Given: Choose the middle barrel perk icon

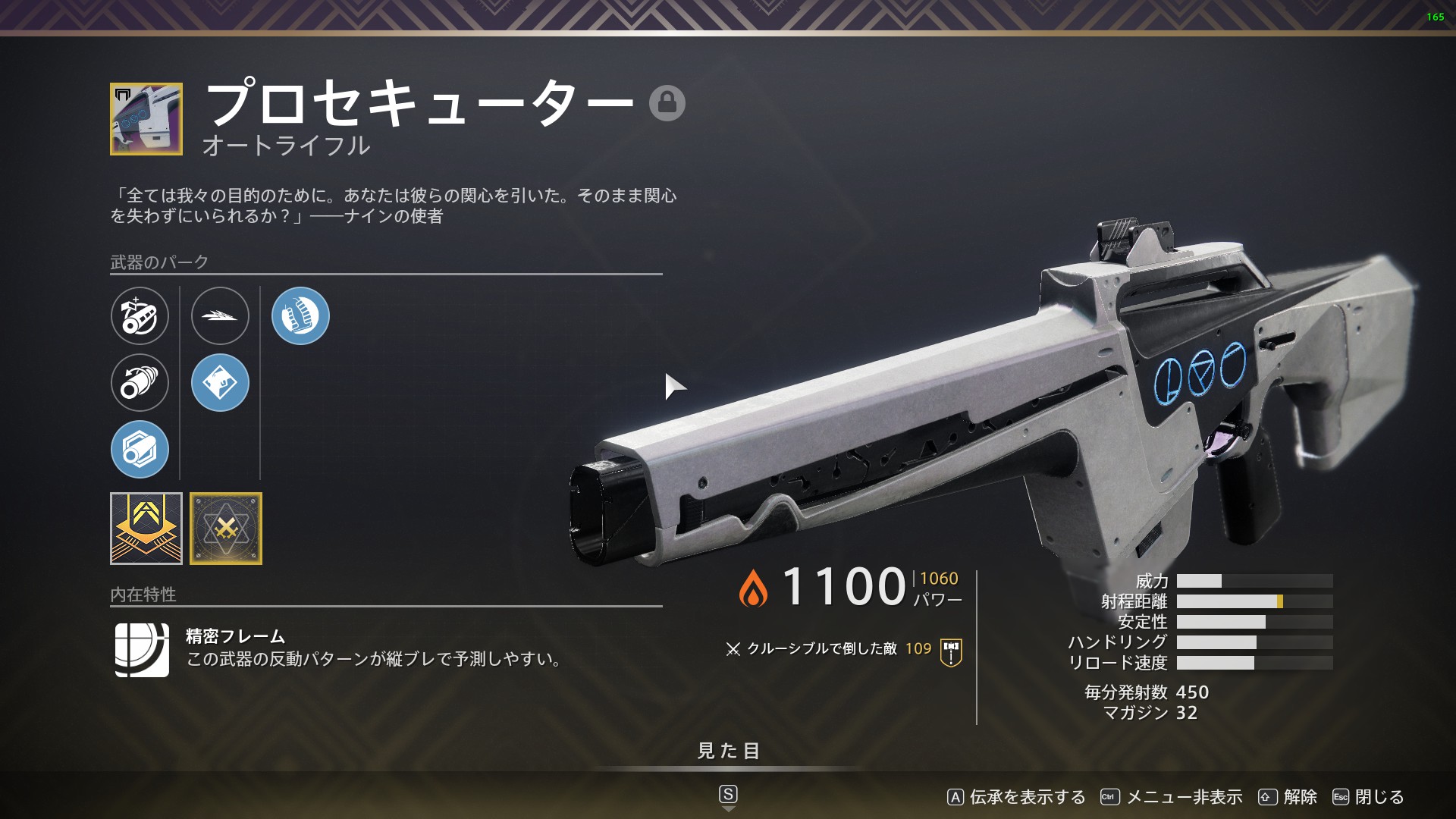Looking at the screenshot, I should [x=140, y=382].
